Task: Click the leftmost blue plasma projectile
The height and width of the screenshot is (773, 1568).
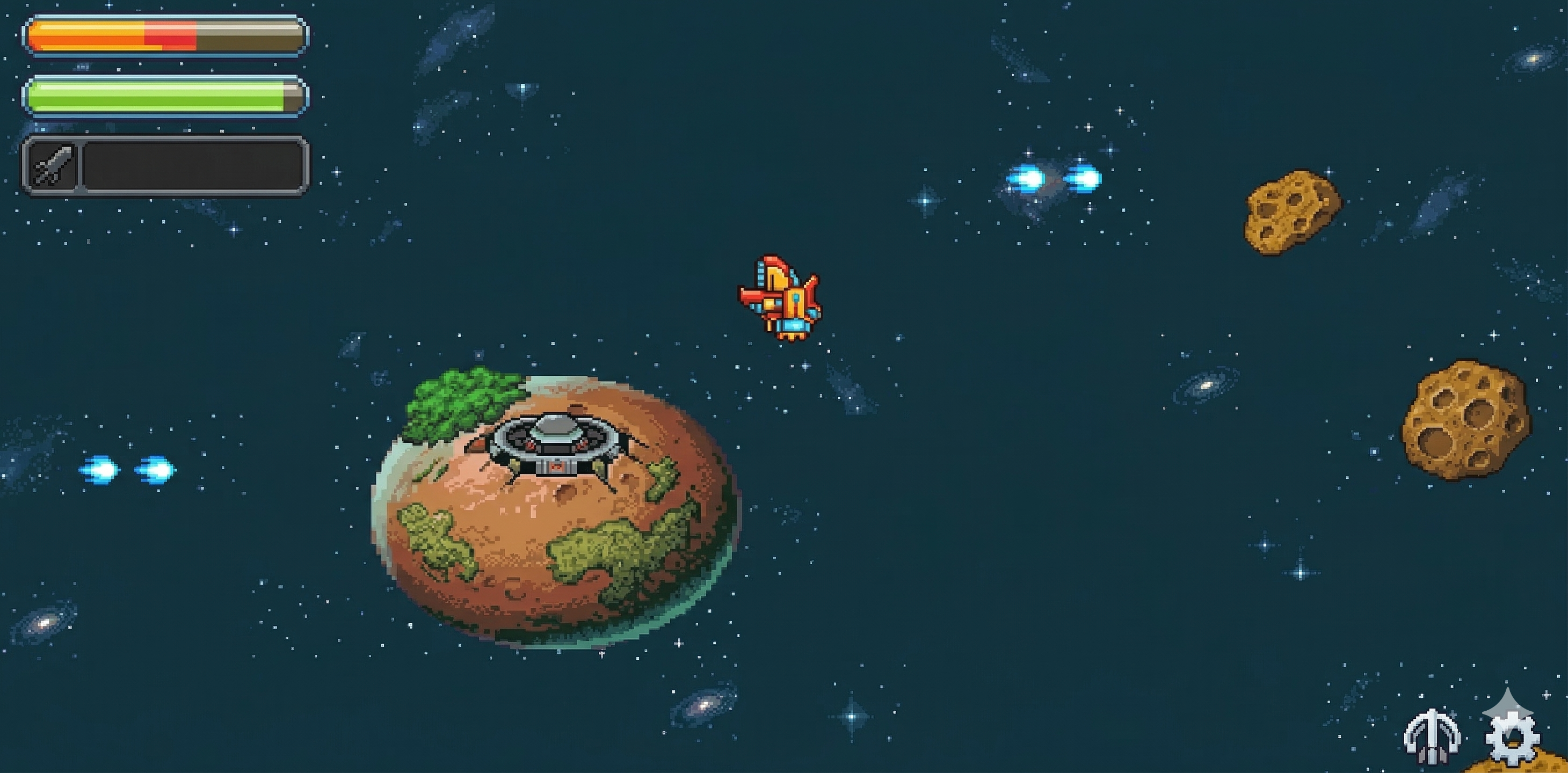Action: 100,470
